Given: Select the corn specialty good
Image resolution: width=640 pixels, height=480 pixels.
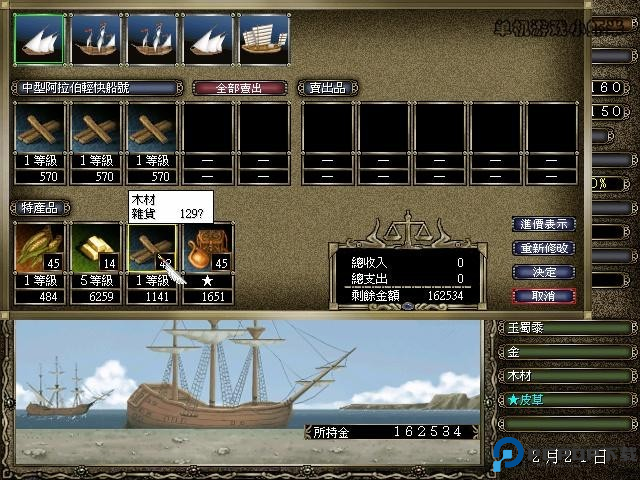Looking at the screenshot, I should 40,248.
